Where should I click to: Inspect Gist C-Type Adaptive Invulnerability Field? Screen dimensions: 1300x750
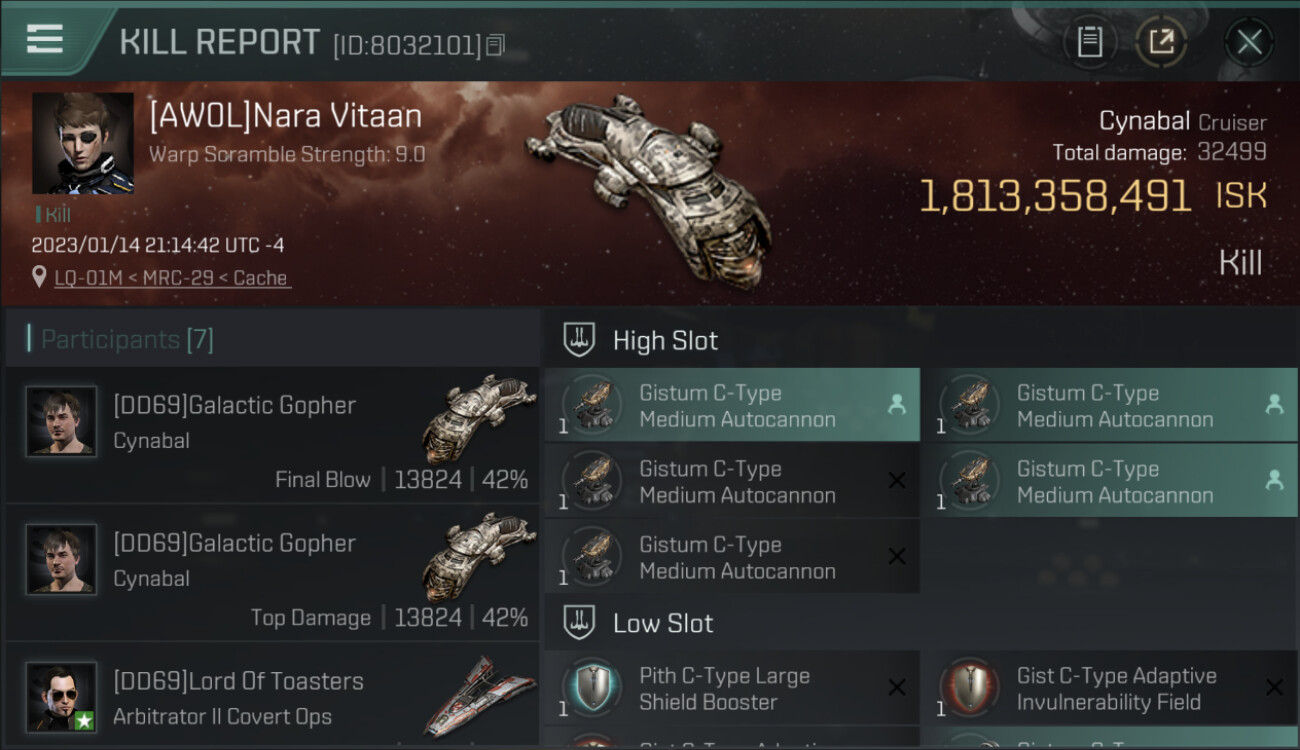(x=1109, y=689)
